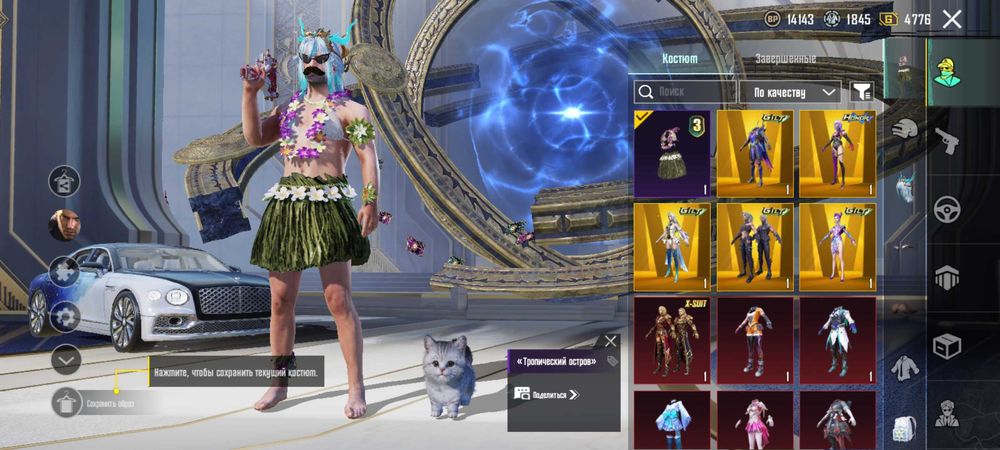Switch to the Завершенные tab
Screen dimensions: 1000x450
tap(785, 59)
